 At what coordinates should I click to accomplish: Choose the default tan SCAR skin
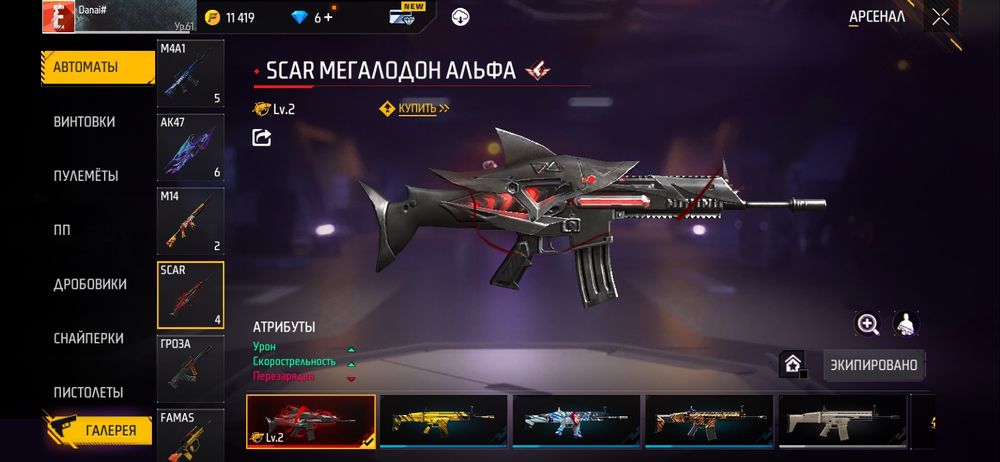coord(842,419)
